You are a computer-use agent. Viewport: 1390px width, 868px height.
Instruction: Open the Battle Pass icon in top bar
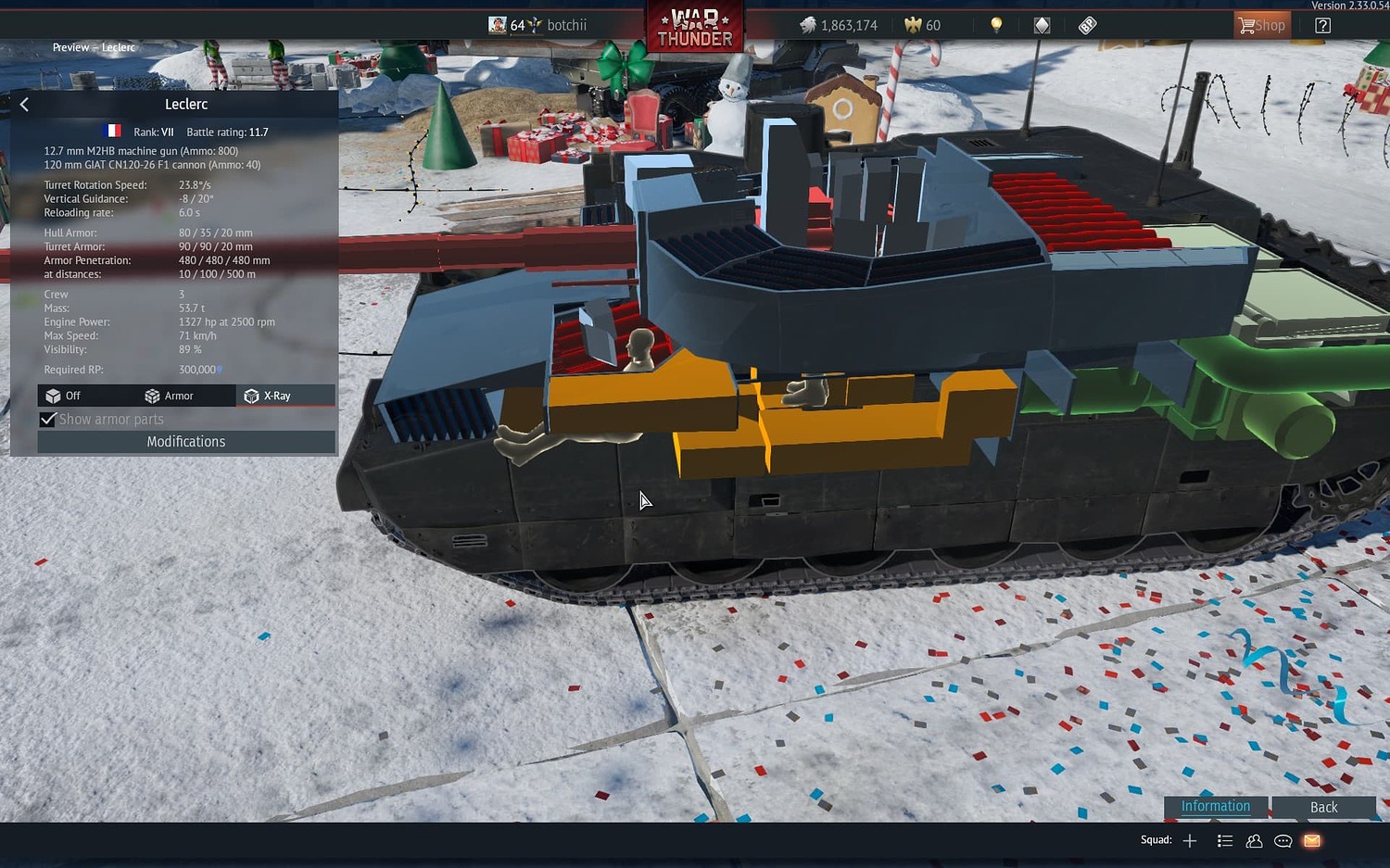[1086, 25]
